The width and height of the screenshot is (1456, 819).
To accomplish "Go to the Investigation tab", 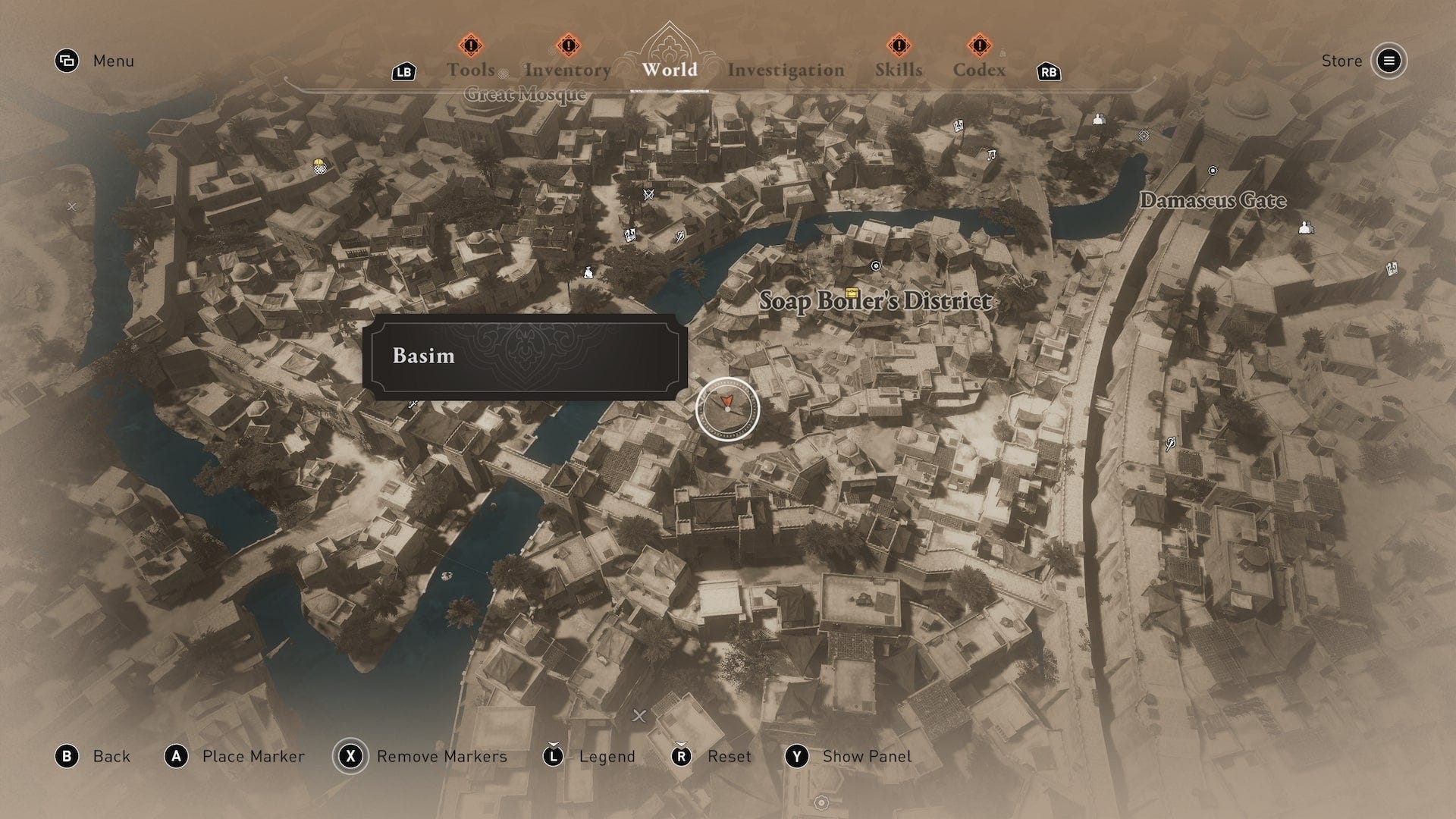I will tap(786, 70).
